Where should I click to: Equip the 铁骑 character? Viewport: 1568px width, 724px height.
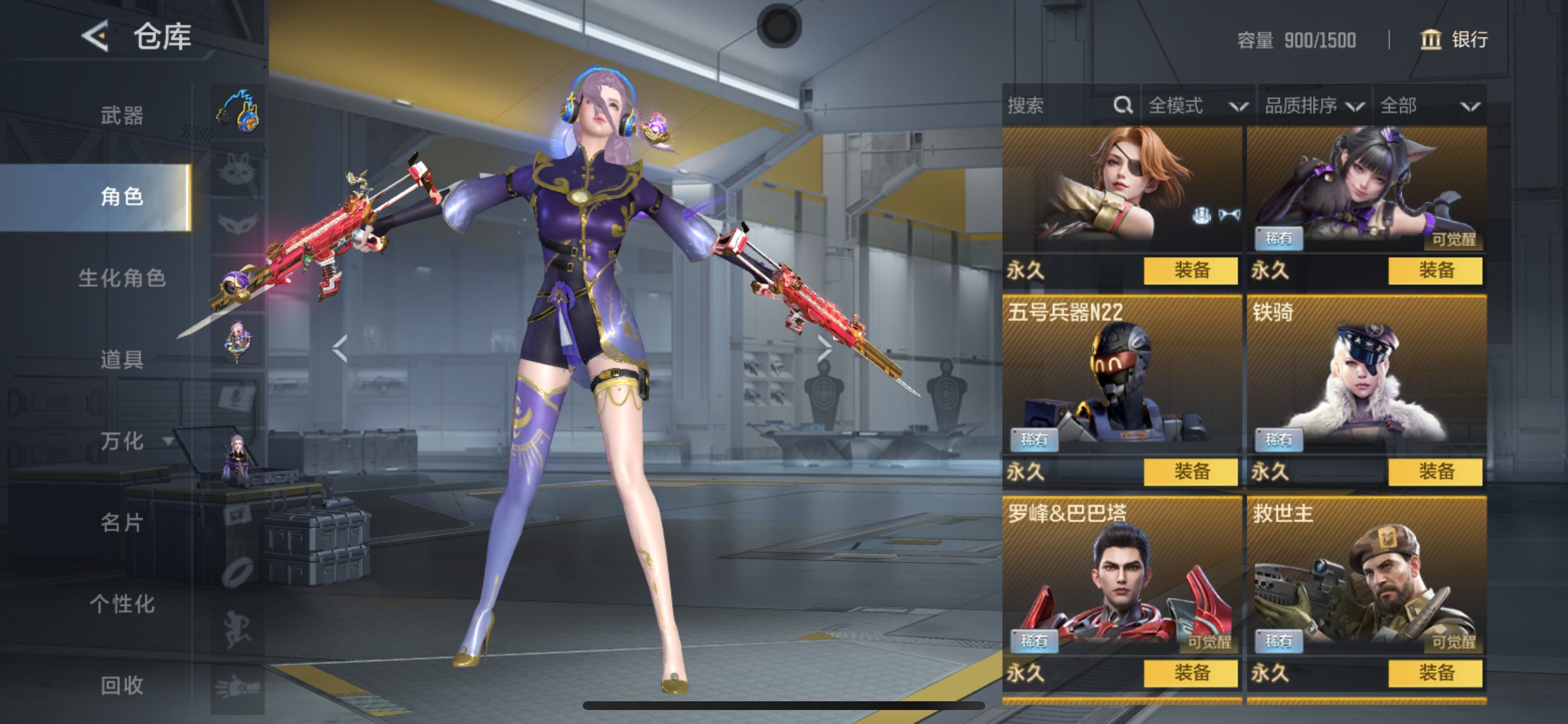(1434, 471)
